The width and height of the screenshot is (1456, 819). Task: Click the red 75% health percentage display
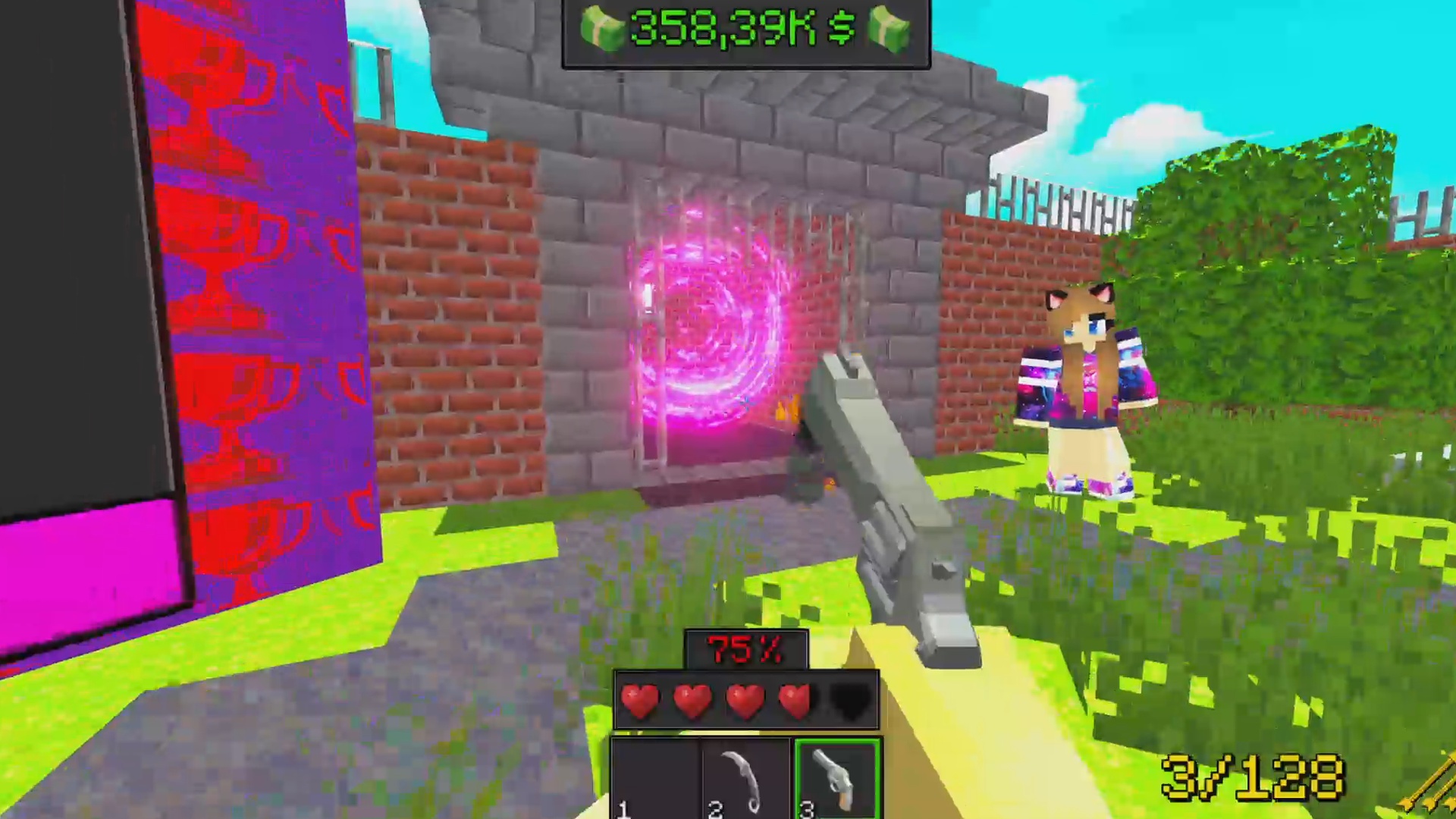point(745,650)
